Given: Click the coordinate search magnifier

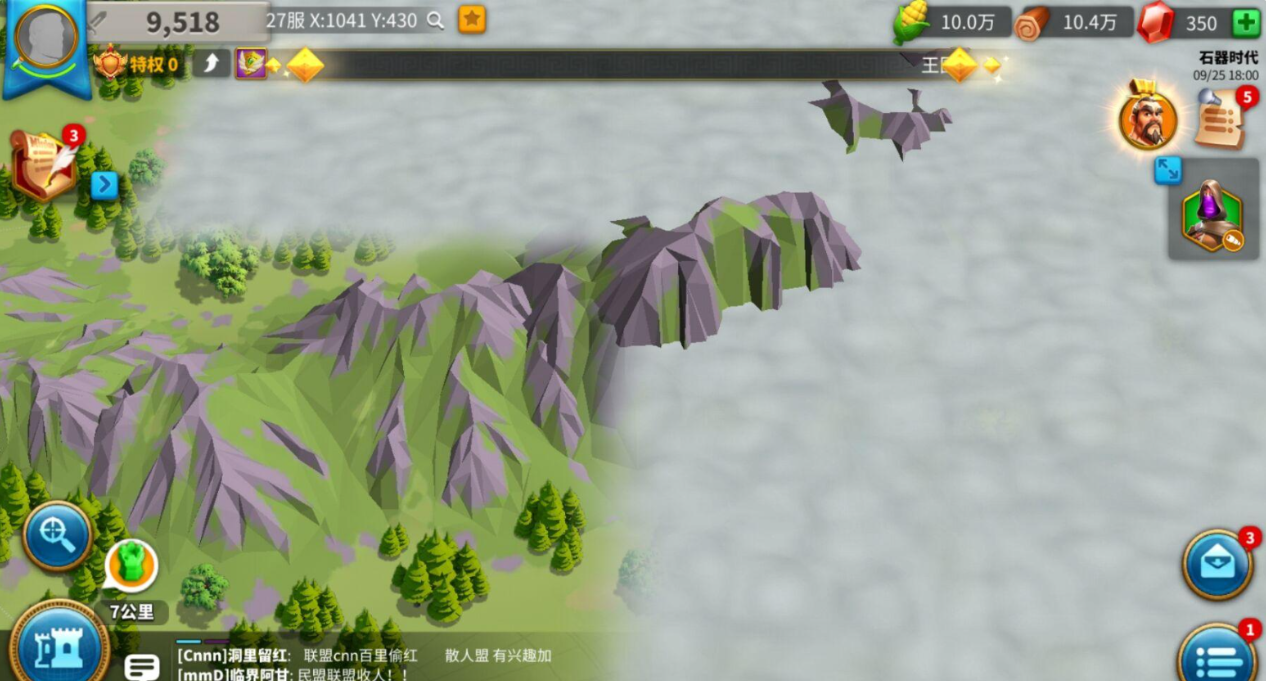Looking at the screenshot, I should 435,20.
